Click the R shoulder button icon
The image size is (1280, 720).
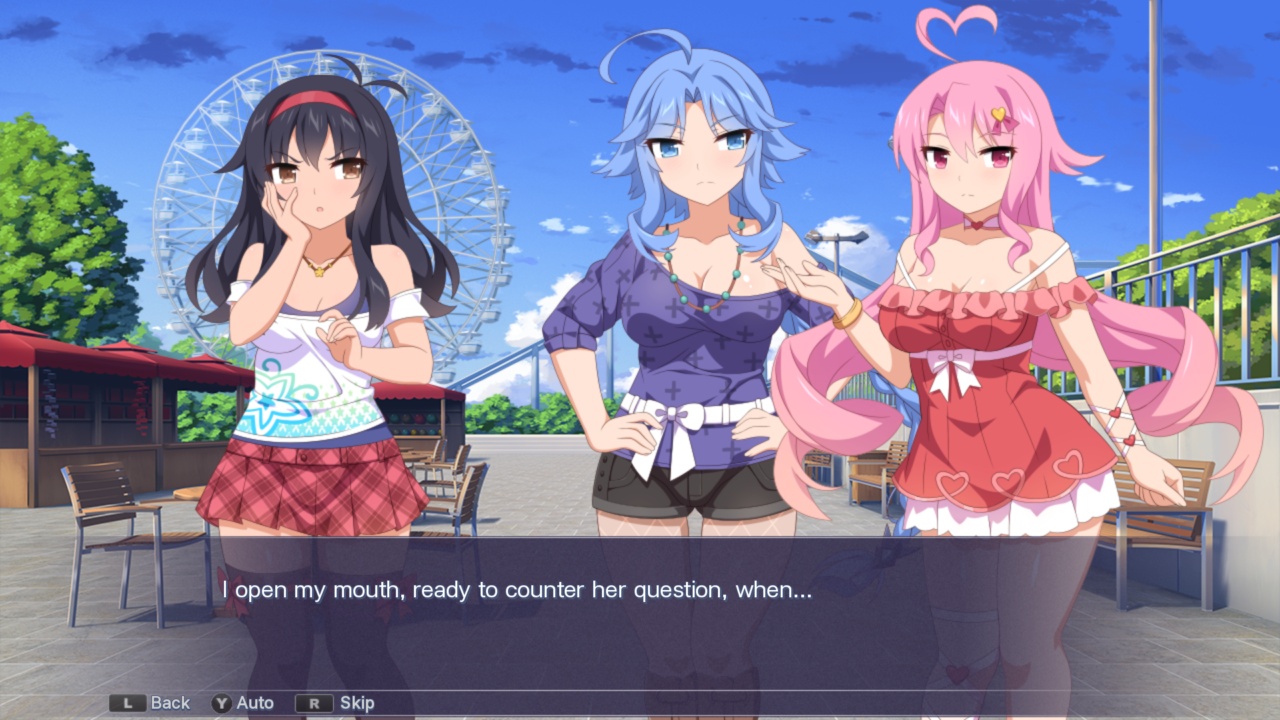(313, 703)
